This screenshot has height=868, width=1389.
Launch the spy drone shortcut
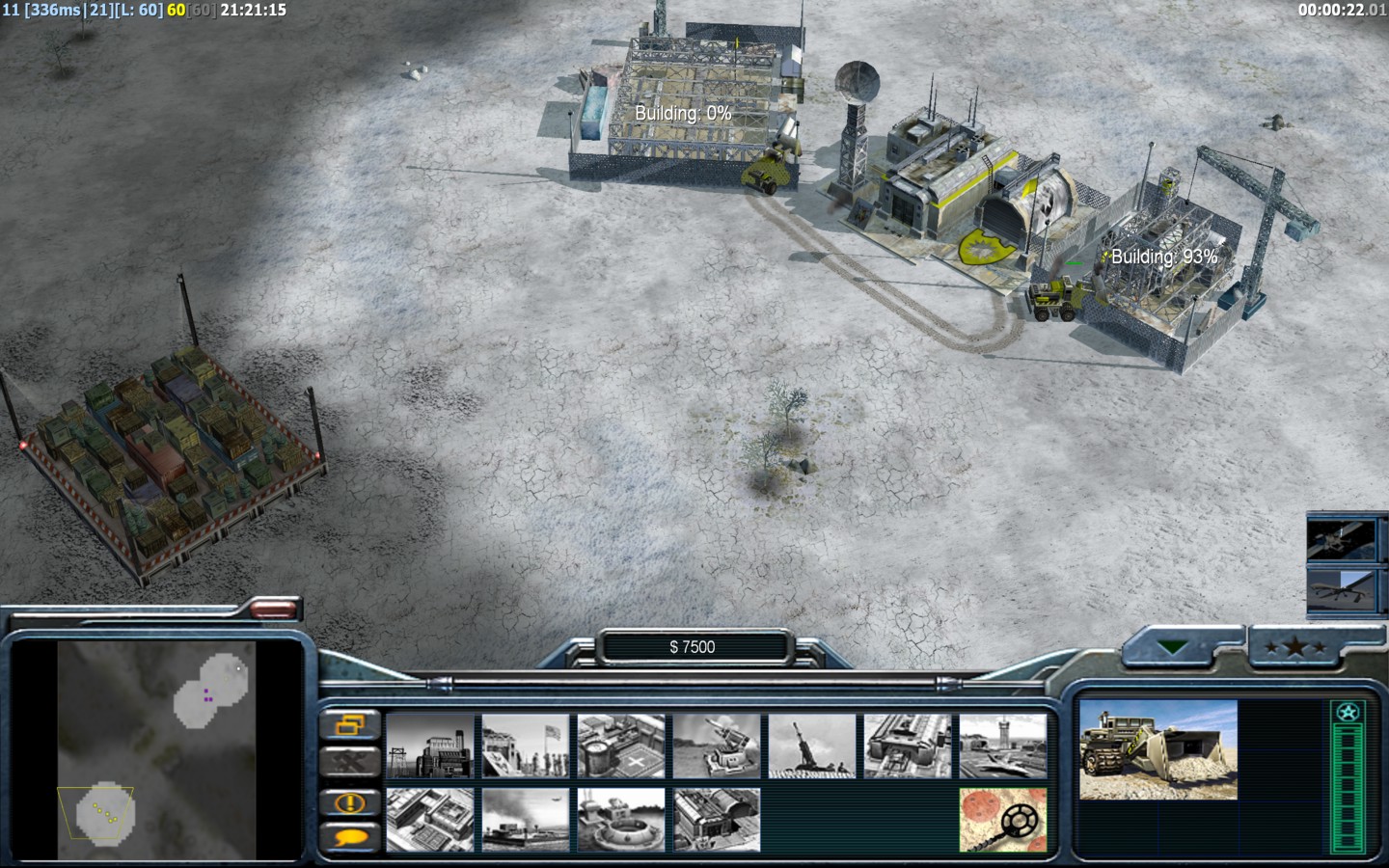1341,589
